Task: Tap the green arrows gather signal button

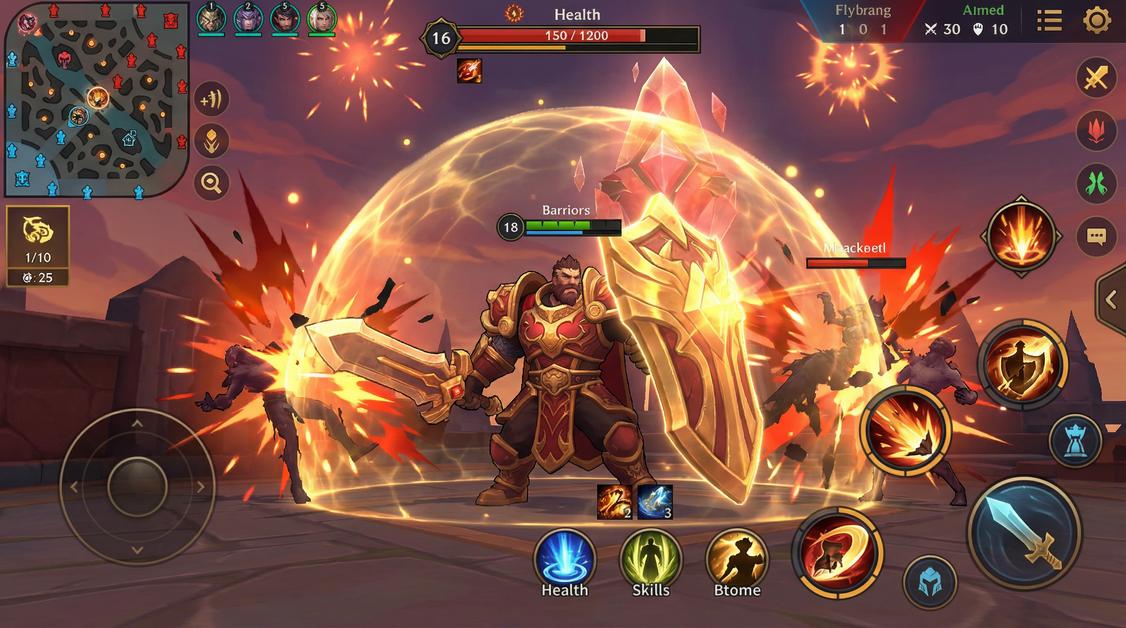Action: tap(1096, 183)
